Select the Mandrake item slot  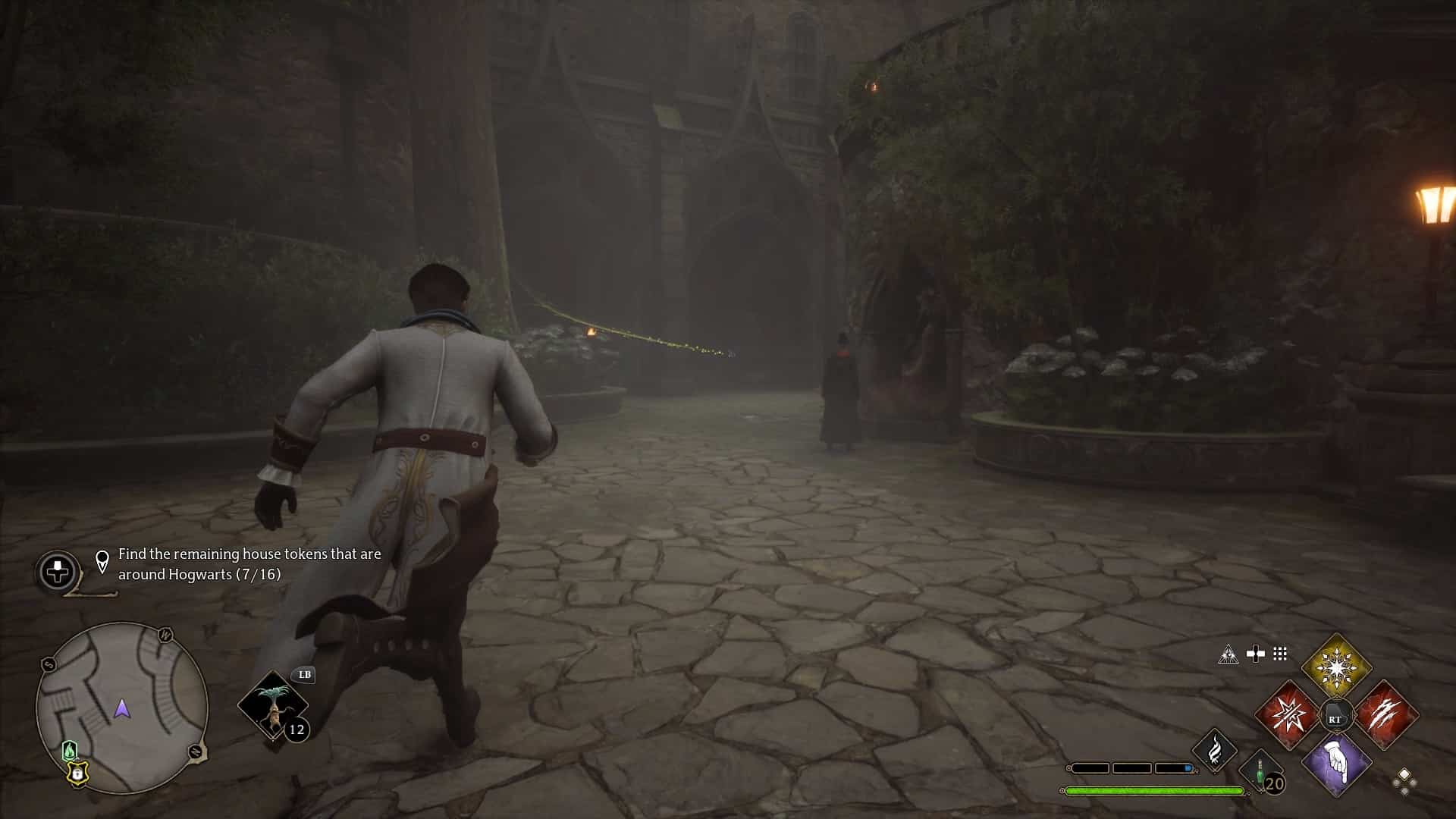pyautogui.click(x=272, y=705)
